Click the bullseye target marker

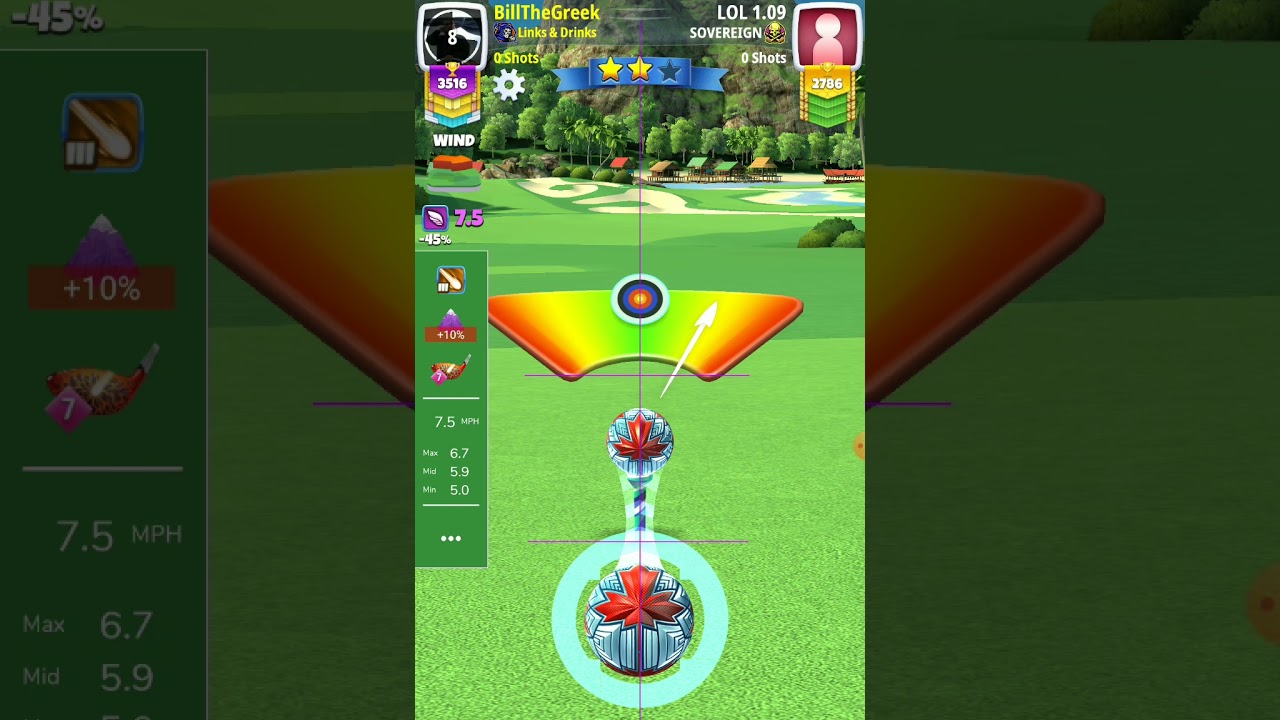[640, 299]
